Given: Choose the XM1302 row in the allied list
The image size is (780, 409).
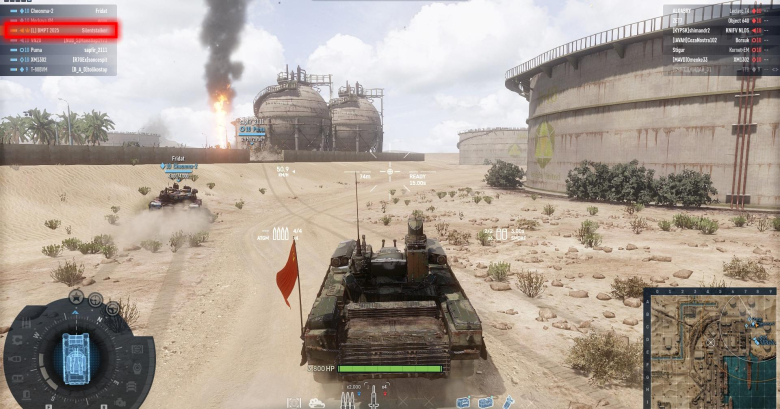Looking at the screenshot, I should pos(60,59).
